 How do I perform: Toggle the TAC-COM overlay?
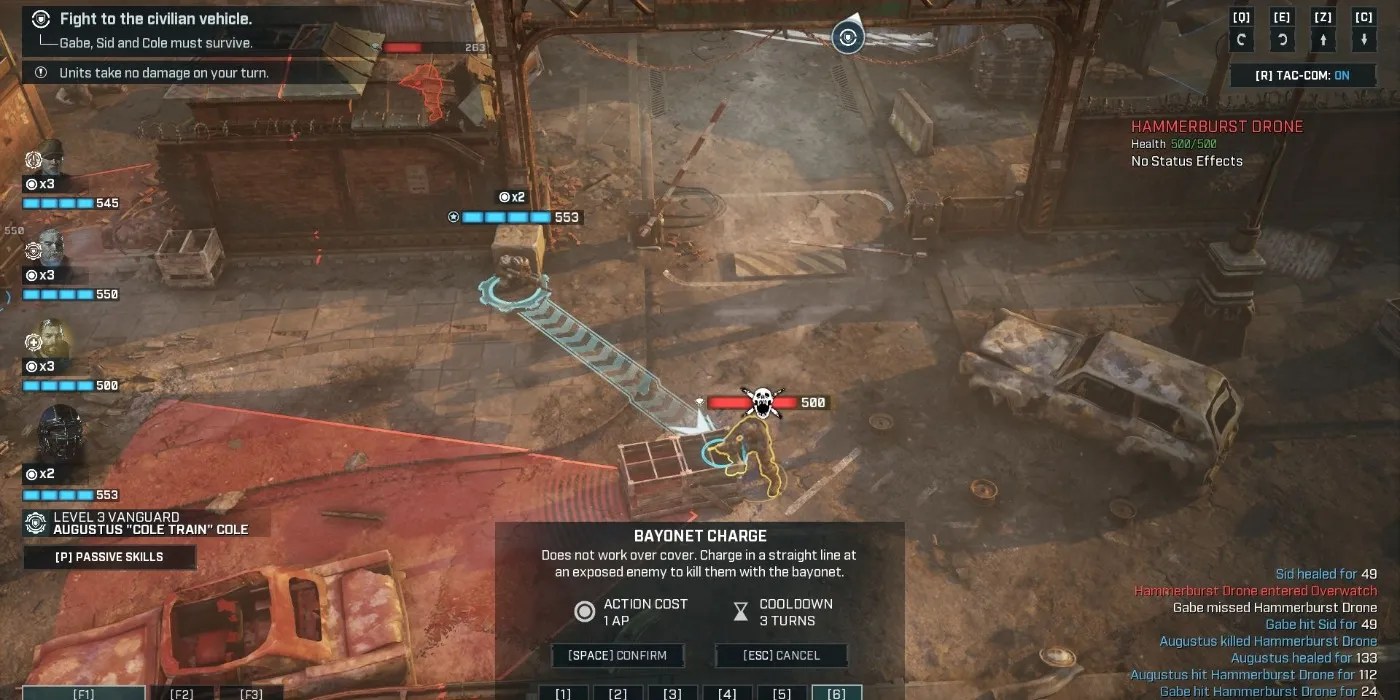[x=1302, y=76]
